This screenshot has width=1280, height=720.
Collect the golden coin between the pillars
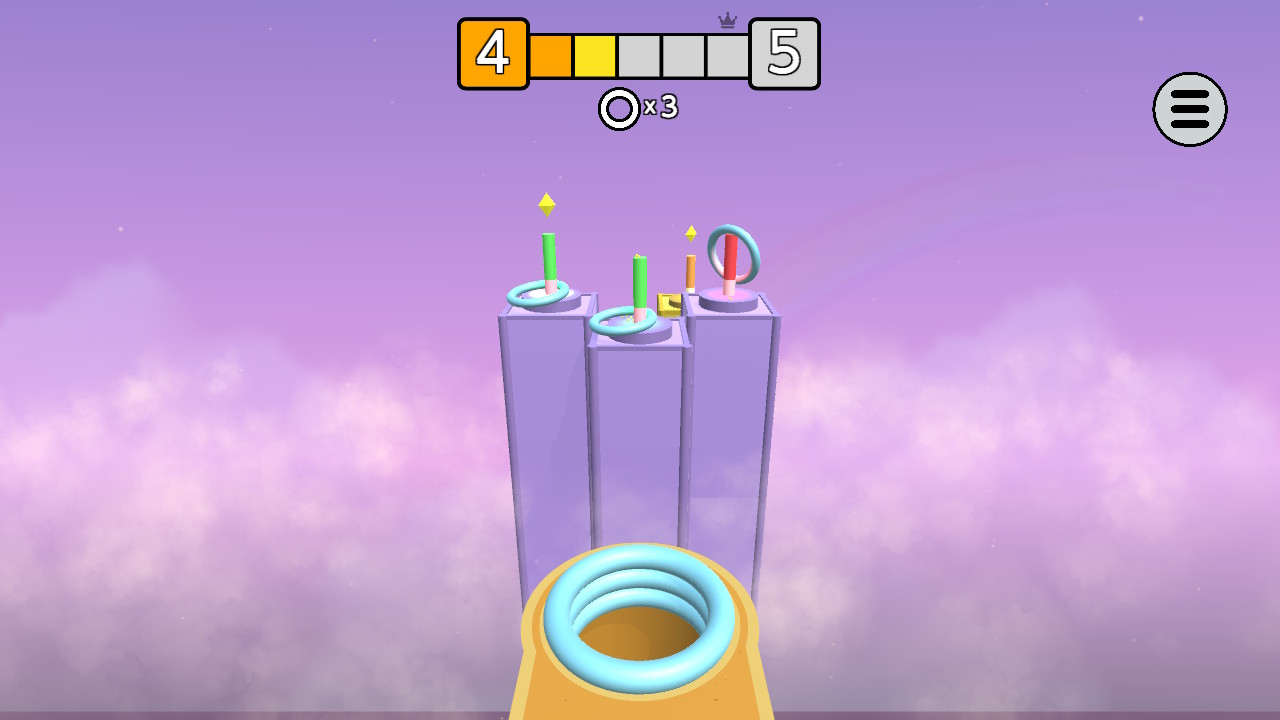[x=669, y=305]
